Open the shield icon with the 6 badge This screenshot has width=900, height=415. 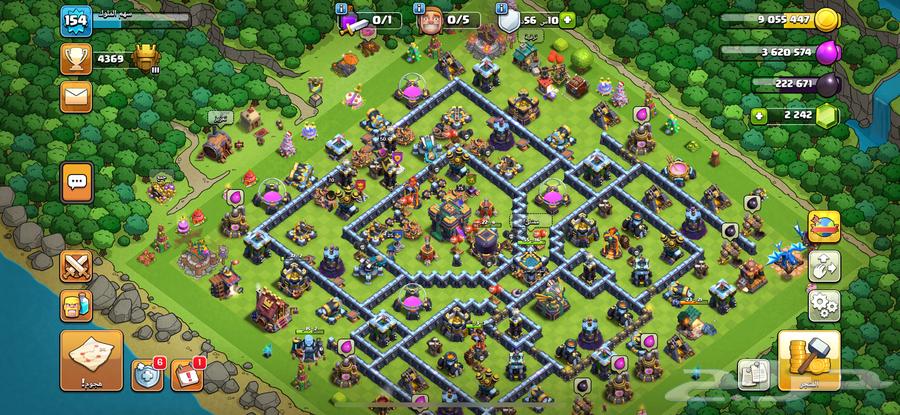tap(146, 374)
